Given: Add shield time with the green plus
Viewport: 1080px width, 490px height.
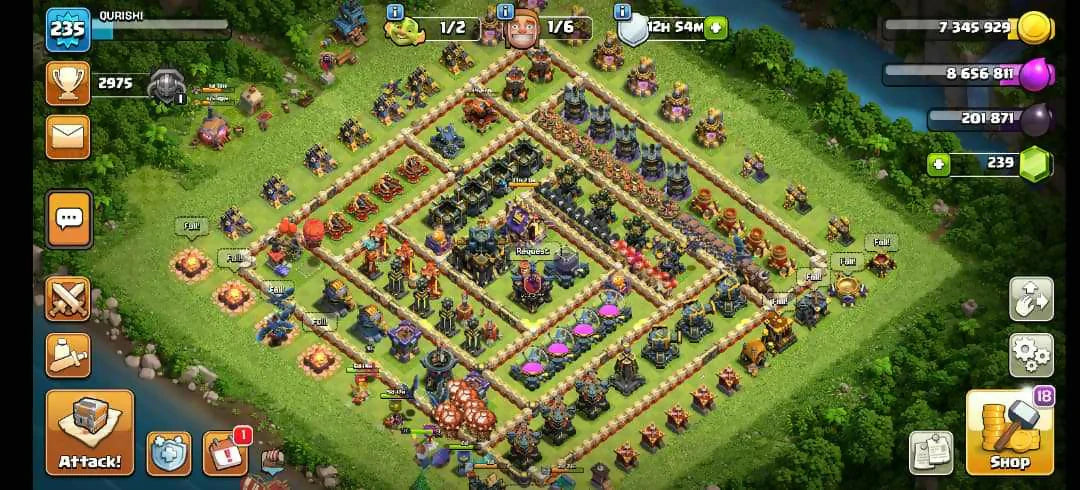Looking at the screenshot, I should point(715,28).
